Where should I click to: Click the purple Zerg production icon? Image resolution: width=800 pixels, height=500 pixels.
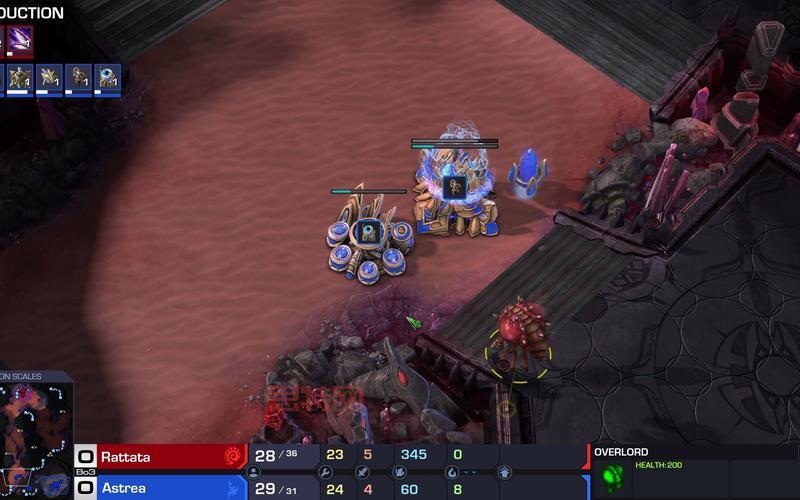[20, 41]
